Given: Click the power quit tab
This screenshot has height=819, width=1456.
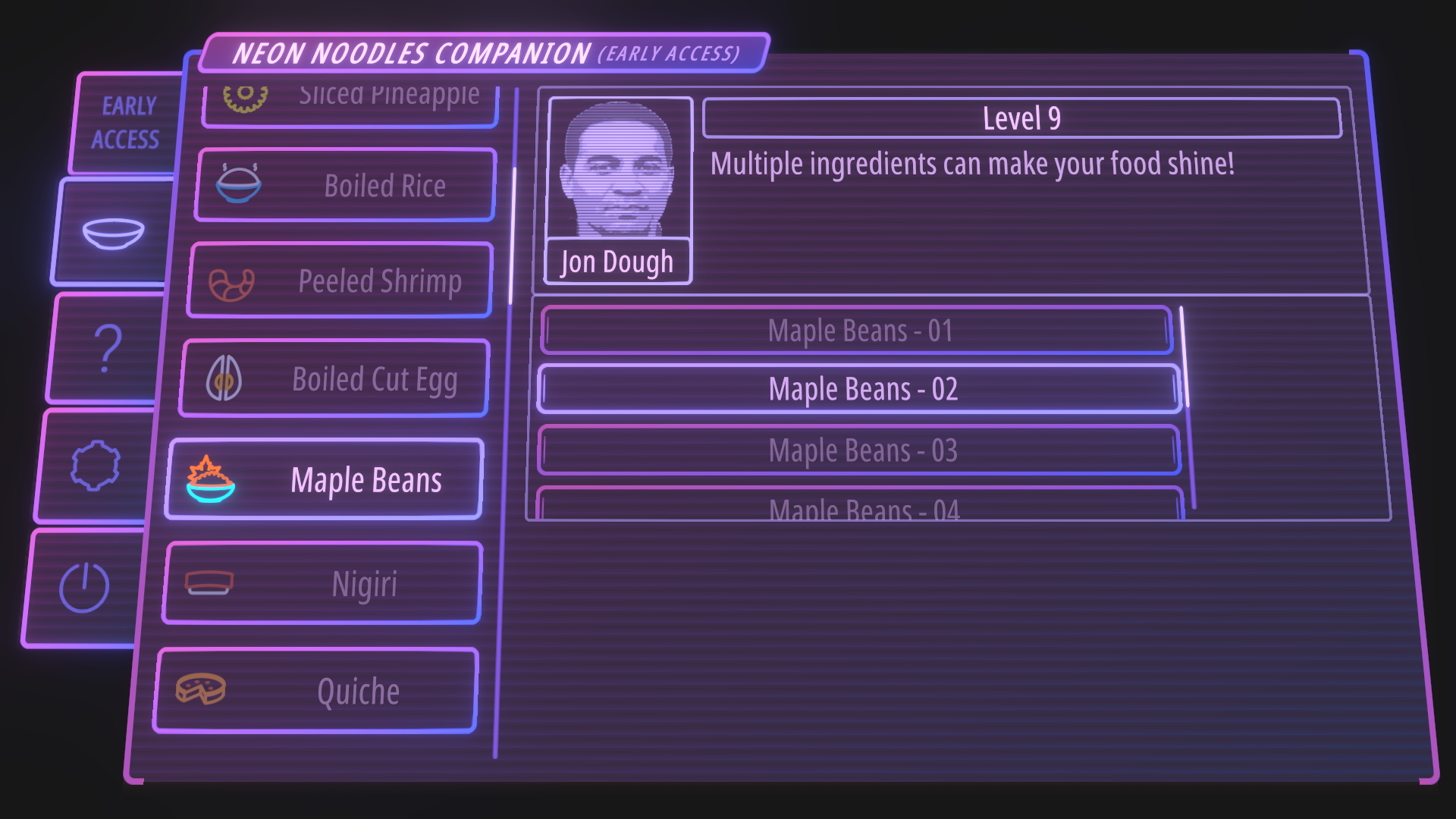Looking at the screenshot, I should (x=84, y=587).
